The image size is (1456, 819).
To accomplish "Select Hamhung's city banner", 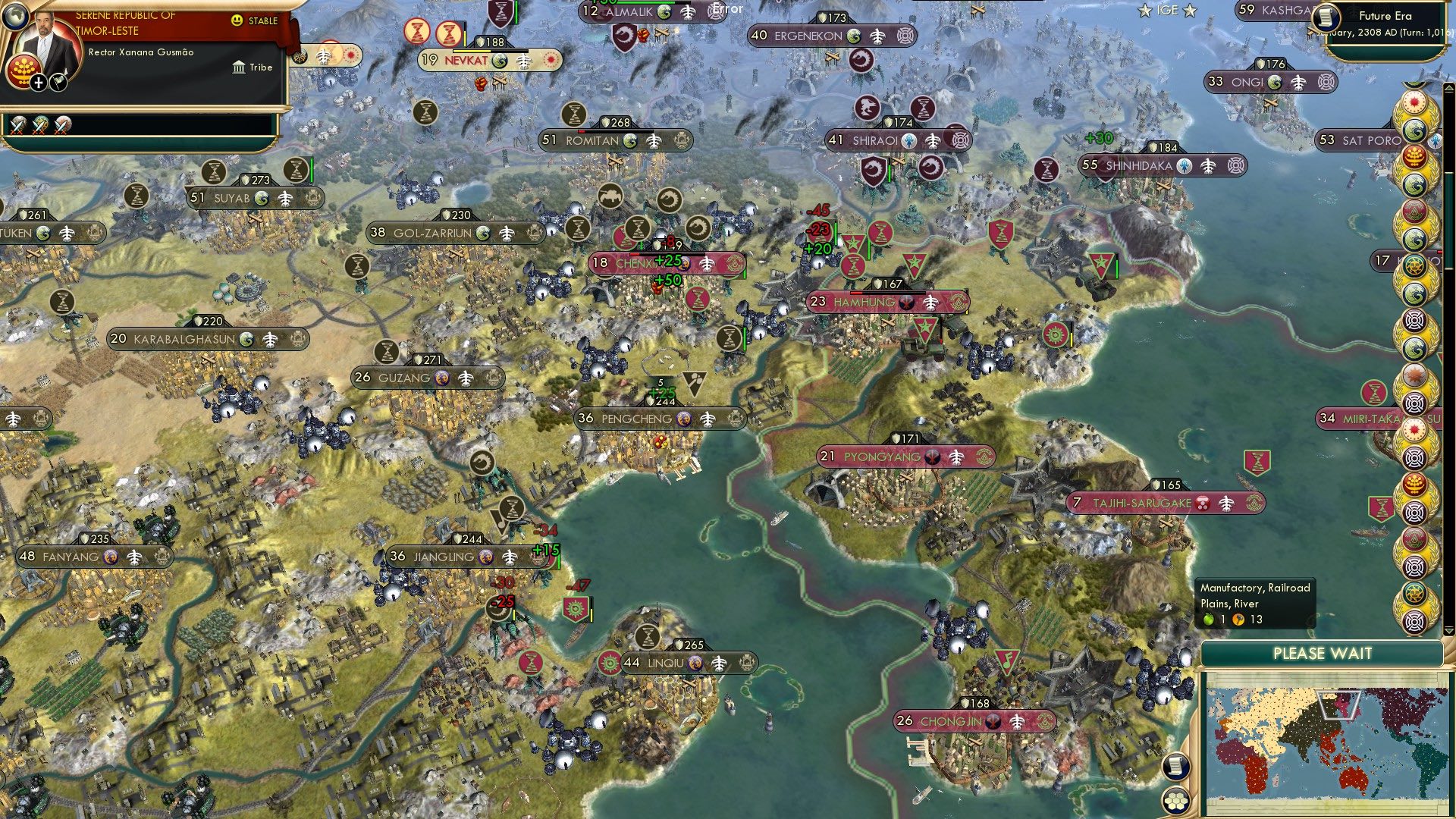I will point(887,302).
